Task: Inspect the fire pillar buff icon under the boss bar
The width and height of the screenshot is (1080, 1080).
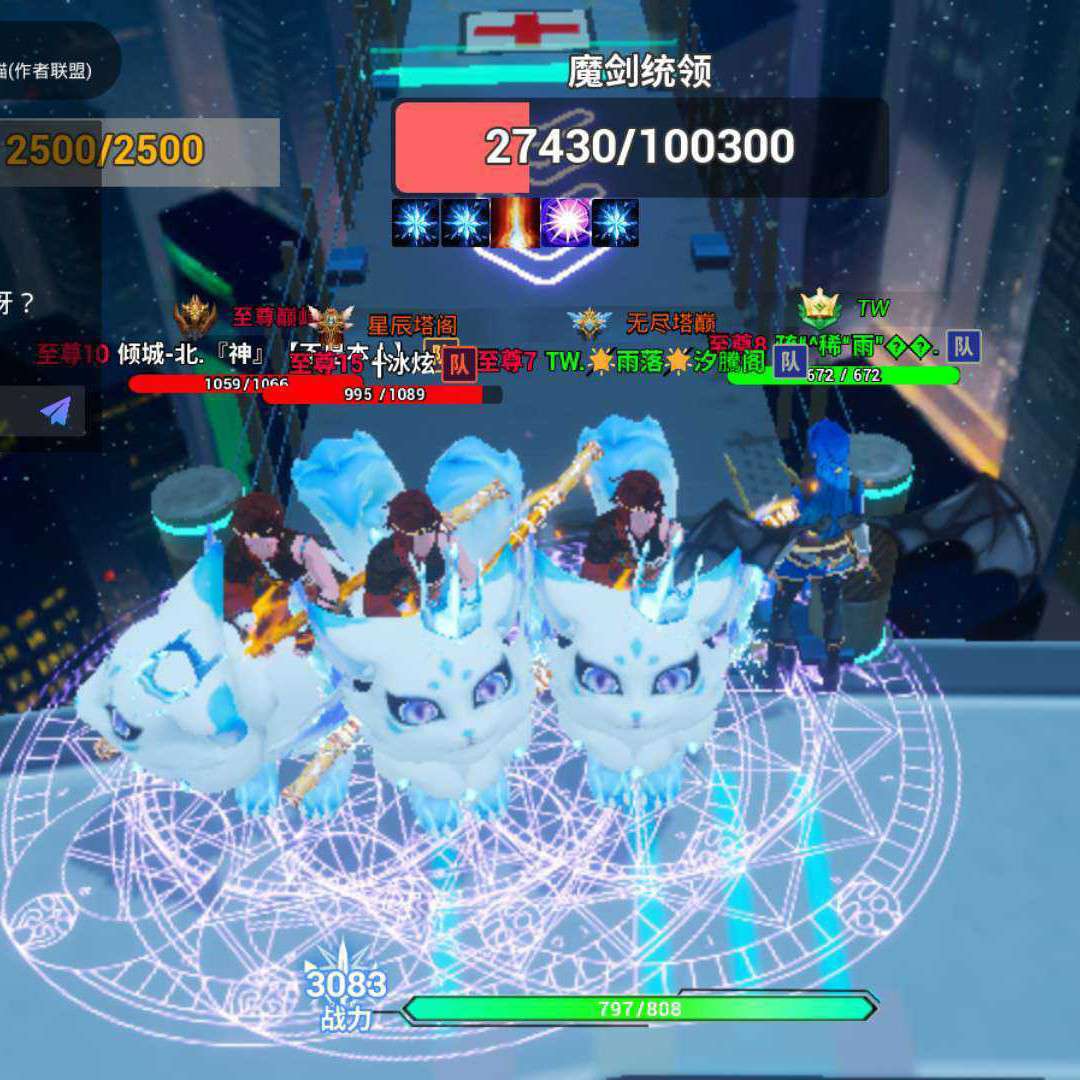Action: (x=515, y=223)
